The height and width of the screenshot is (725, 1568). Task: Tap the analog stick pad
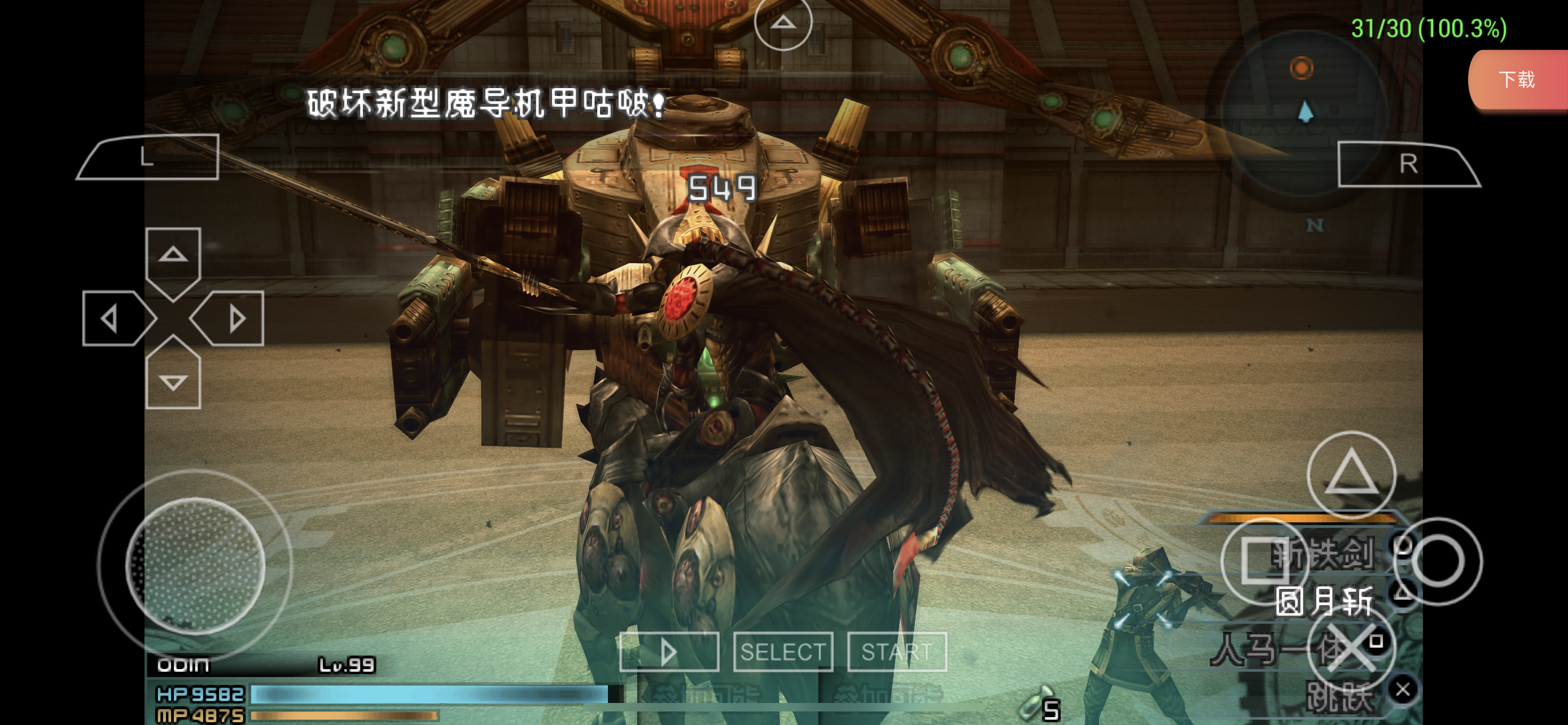[x=195, y=565]
